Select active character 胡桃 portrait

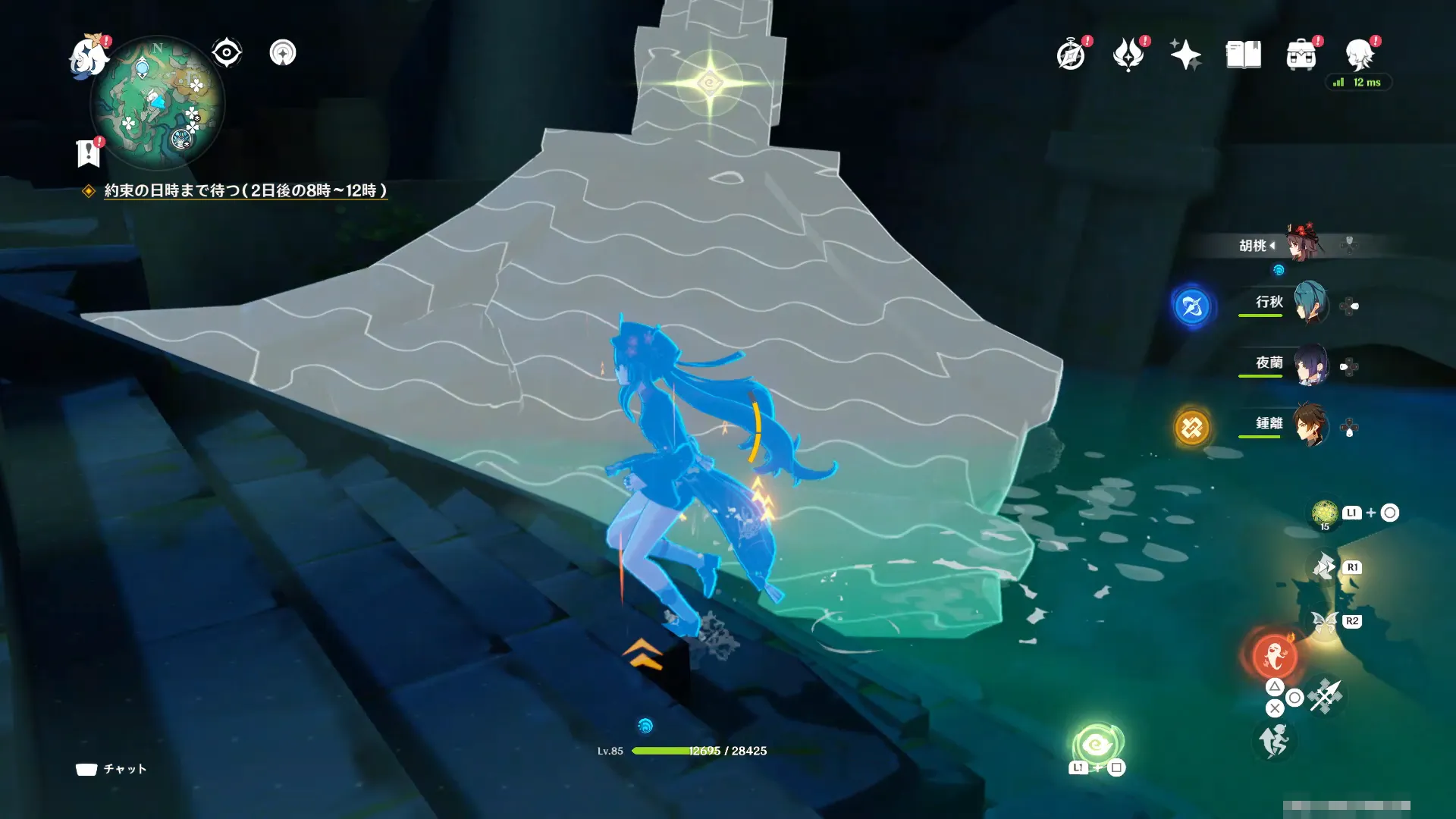pyautogui.click(x=1303, y=243)
